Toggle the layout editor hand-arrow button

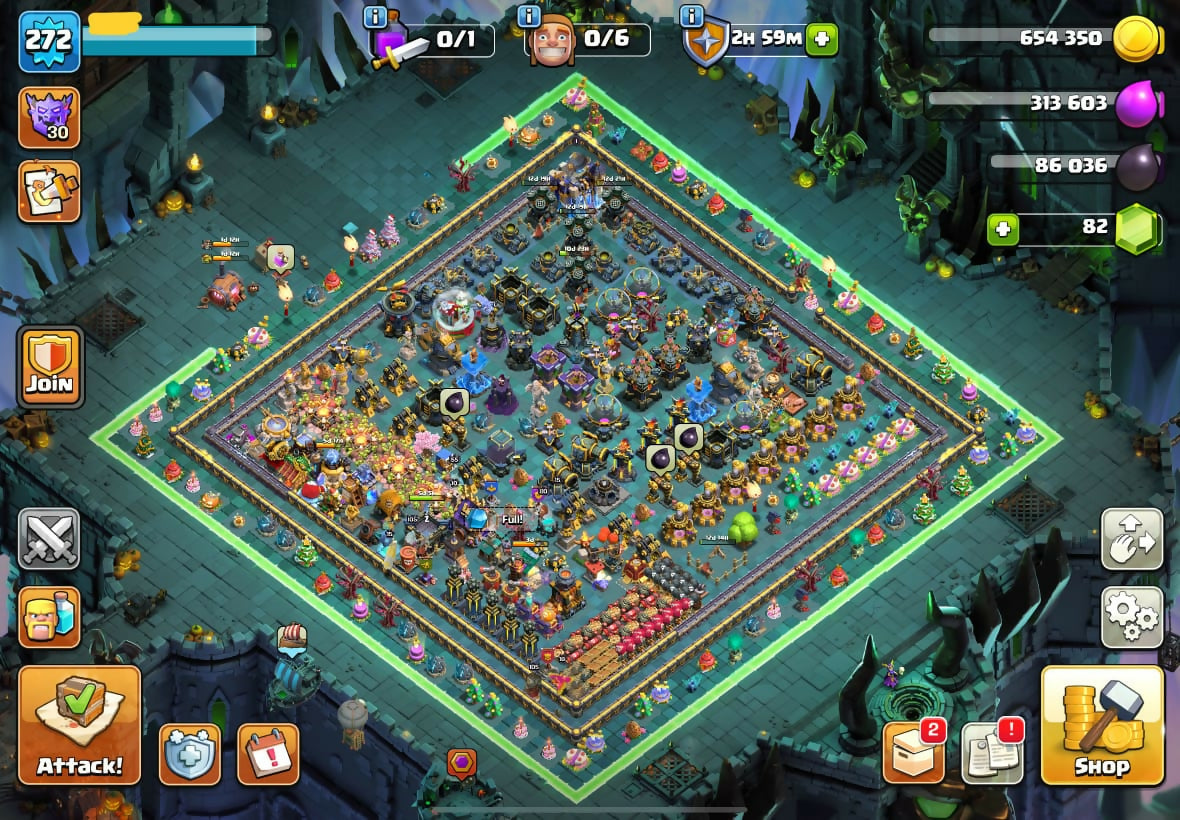1132,539
